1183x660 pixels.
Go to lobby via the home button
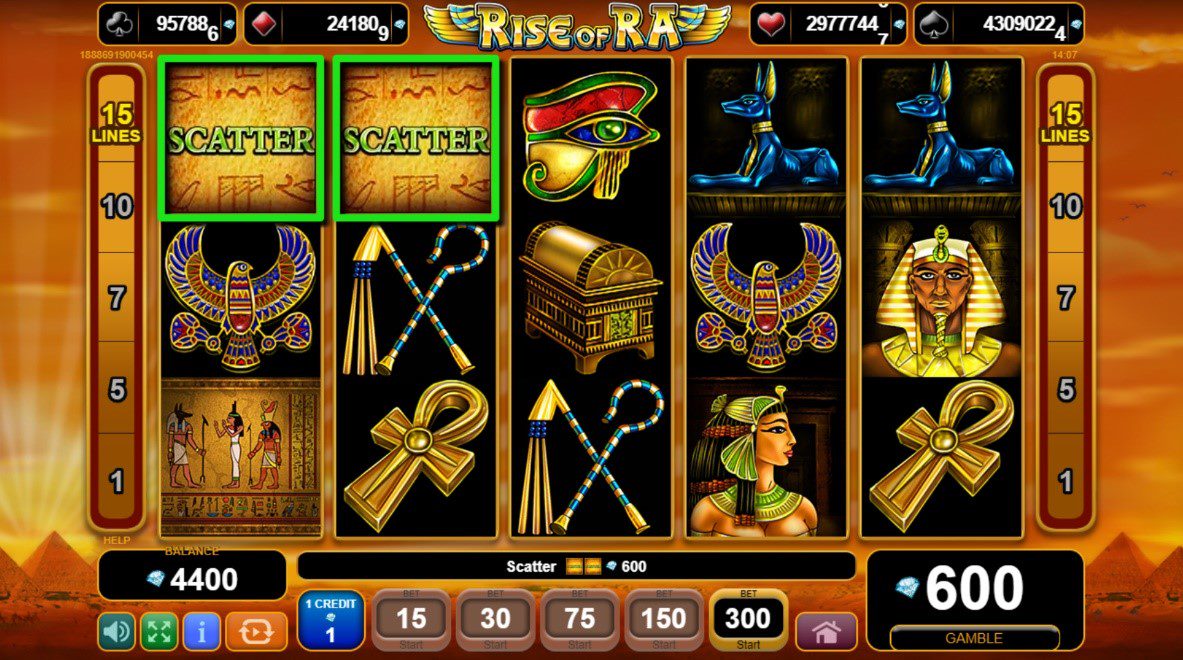[x=825, y=631]
